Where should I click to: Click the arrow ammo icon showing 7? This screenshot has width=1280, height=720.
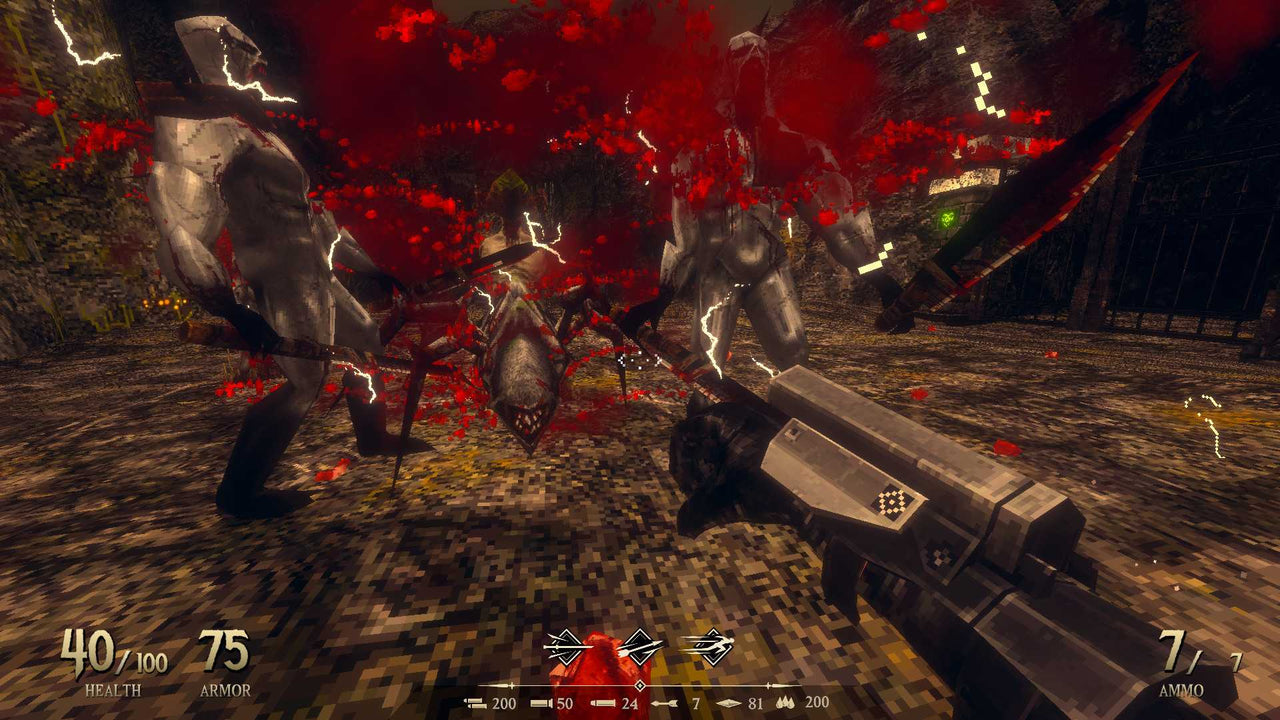pyautogui.click(x=665, y=703)
